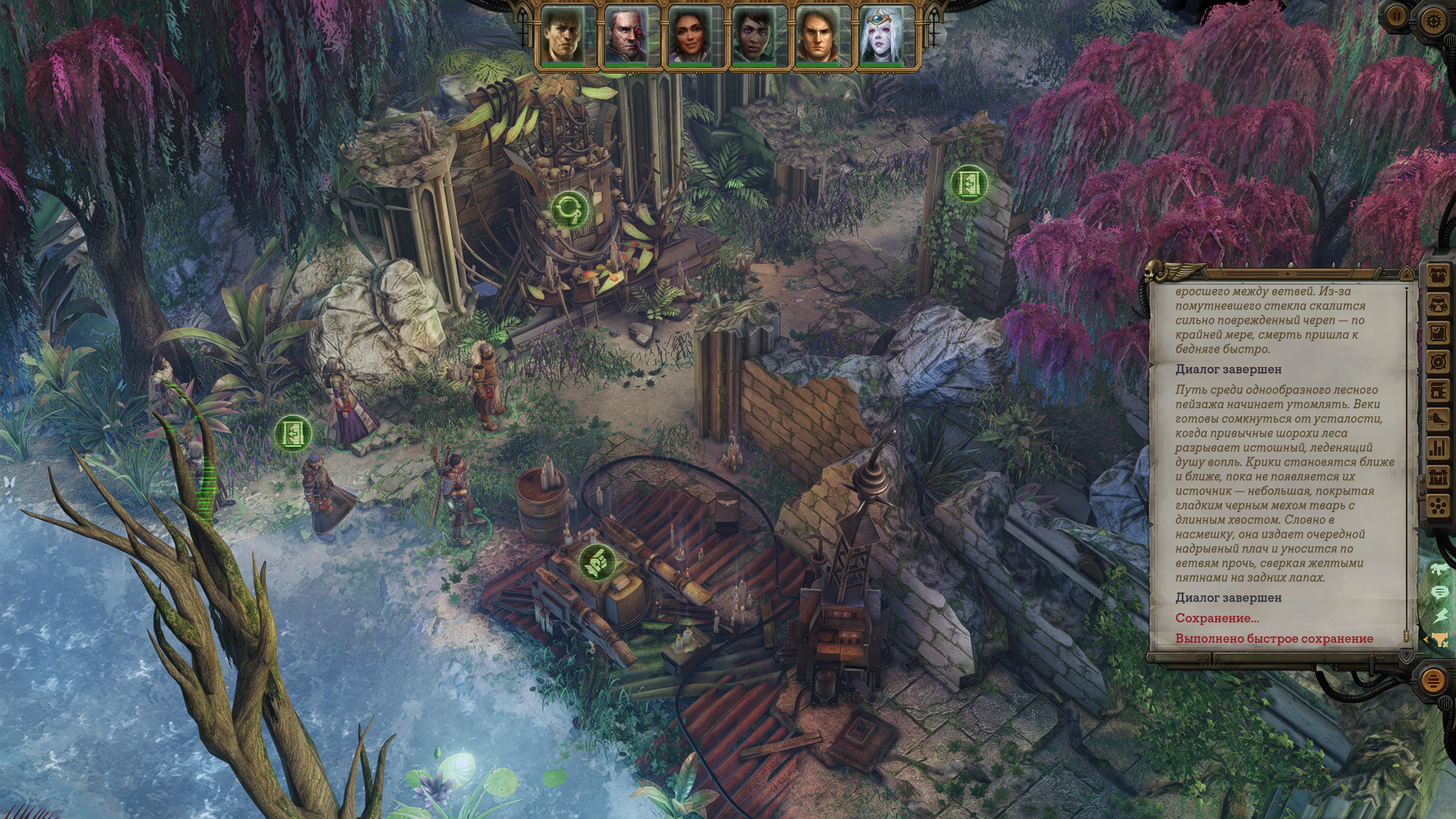
Task: Open the character sheet helmet icon
Action: (x=1439, y=304)
